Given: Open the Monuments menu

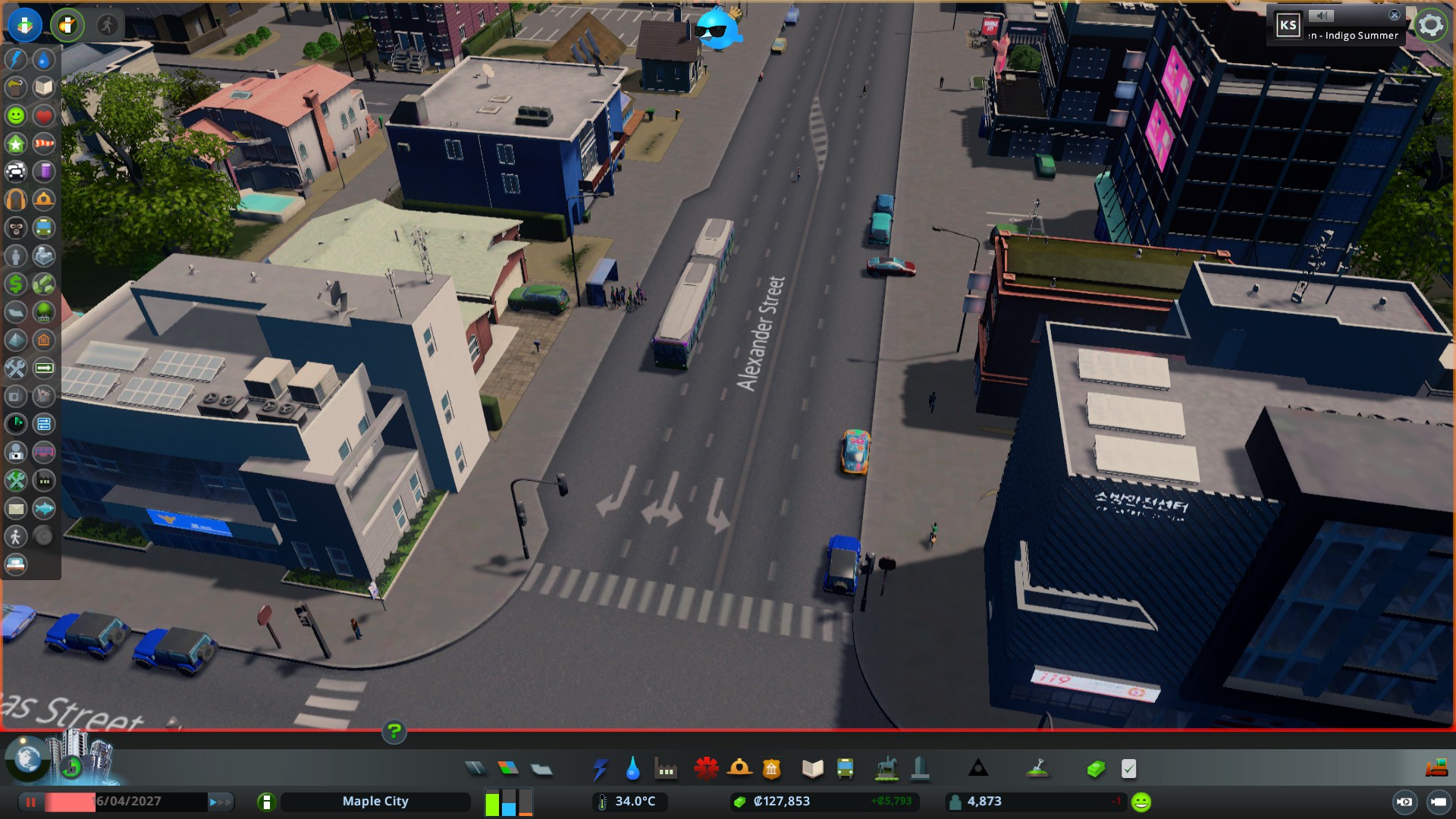Looking at the screenshot, I should tap(978, 768).
